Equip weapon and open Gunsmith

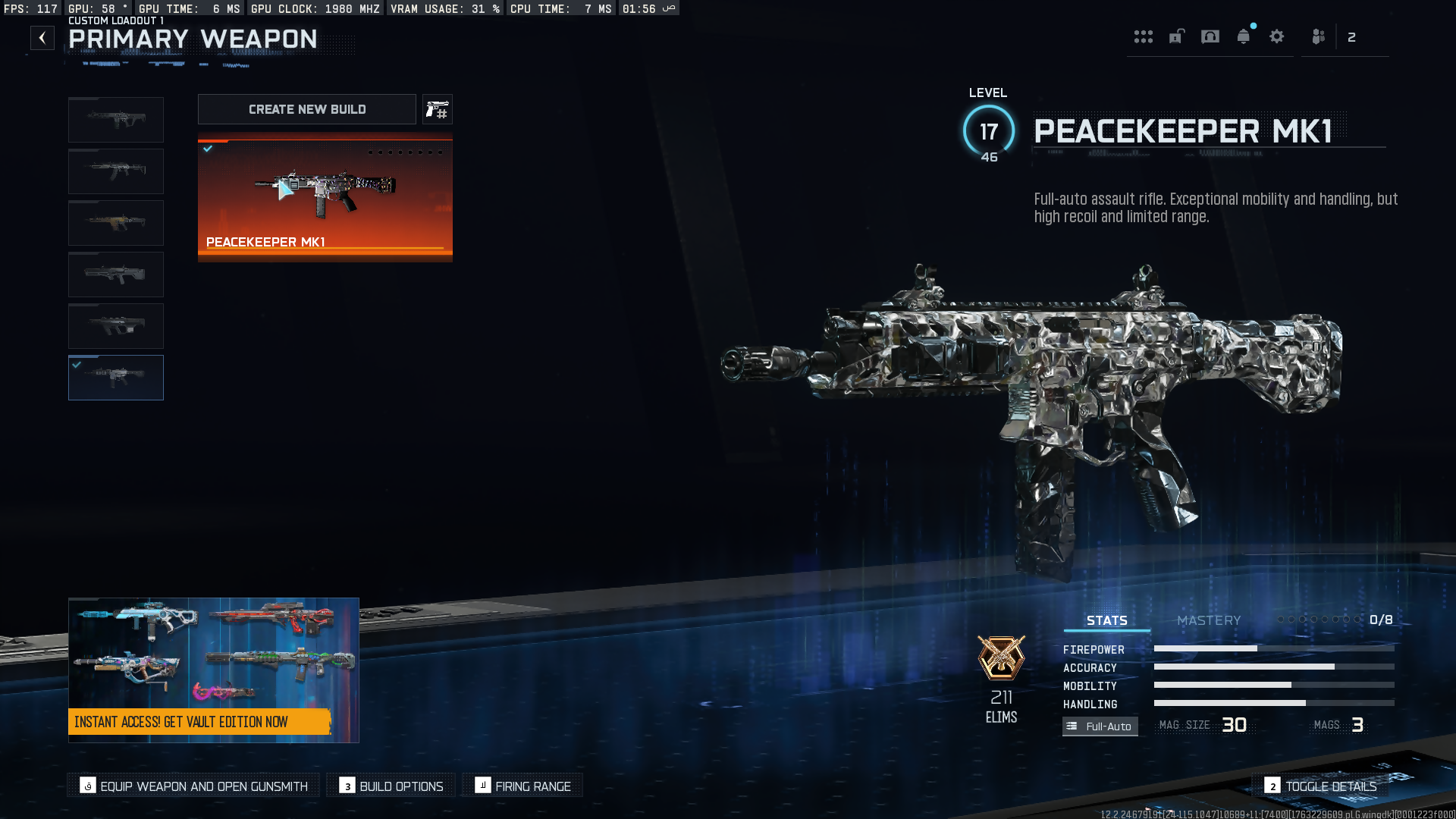[194, 786]
